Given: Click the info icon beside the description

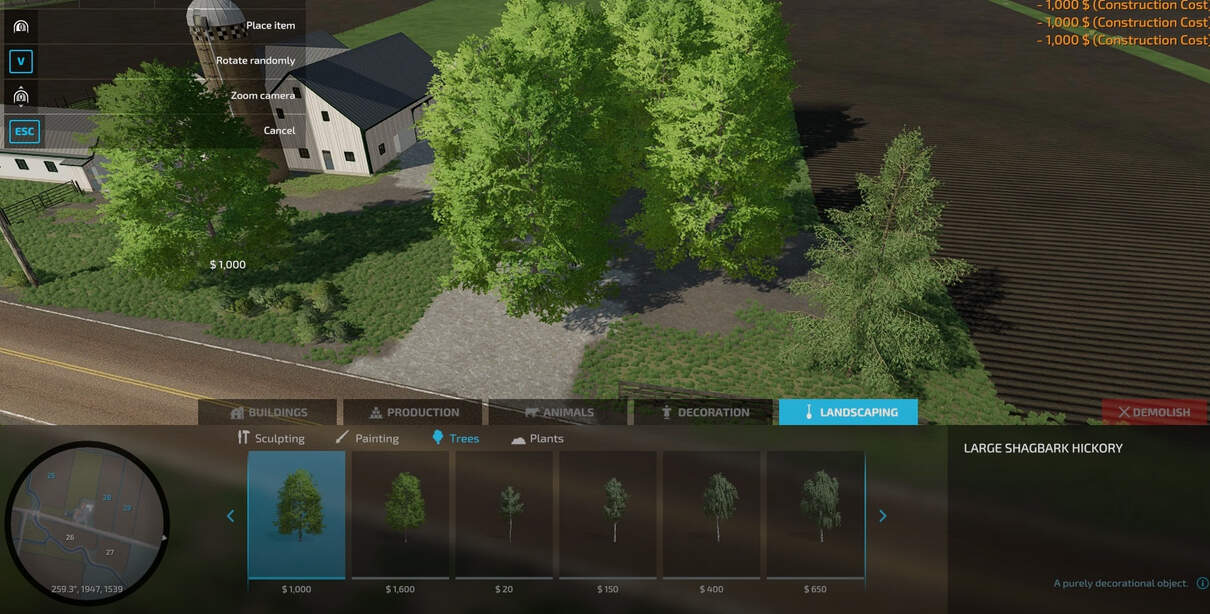Looking at the screenshot, I should click(x=1202, y=583).
